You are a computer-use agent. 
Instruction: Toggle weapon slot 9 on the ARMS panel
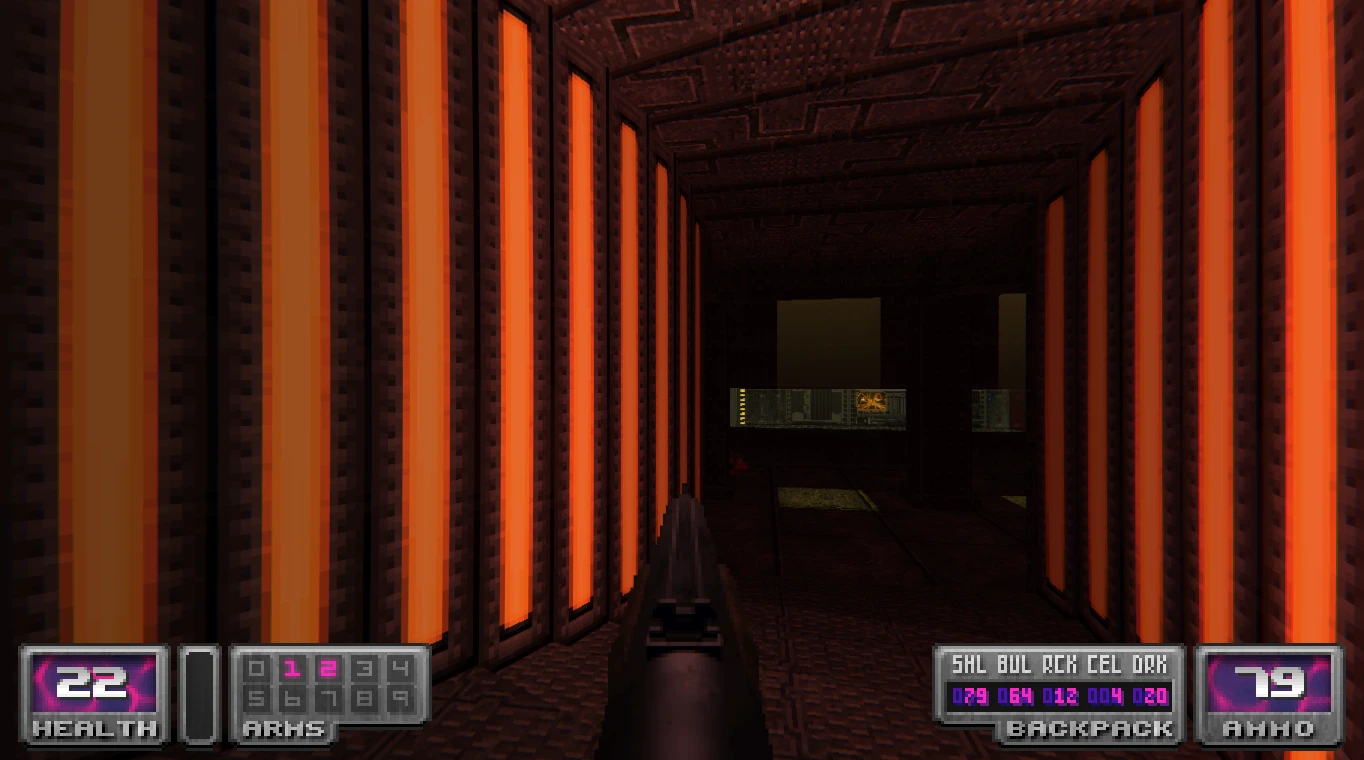coord(400,697)
